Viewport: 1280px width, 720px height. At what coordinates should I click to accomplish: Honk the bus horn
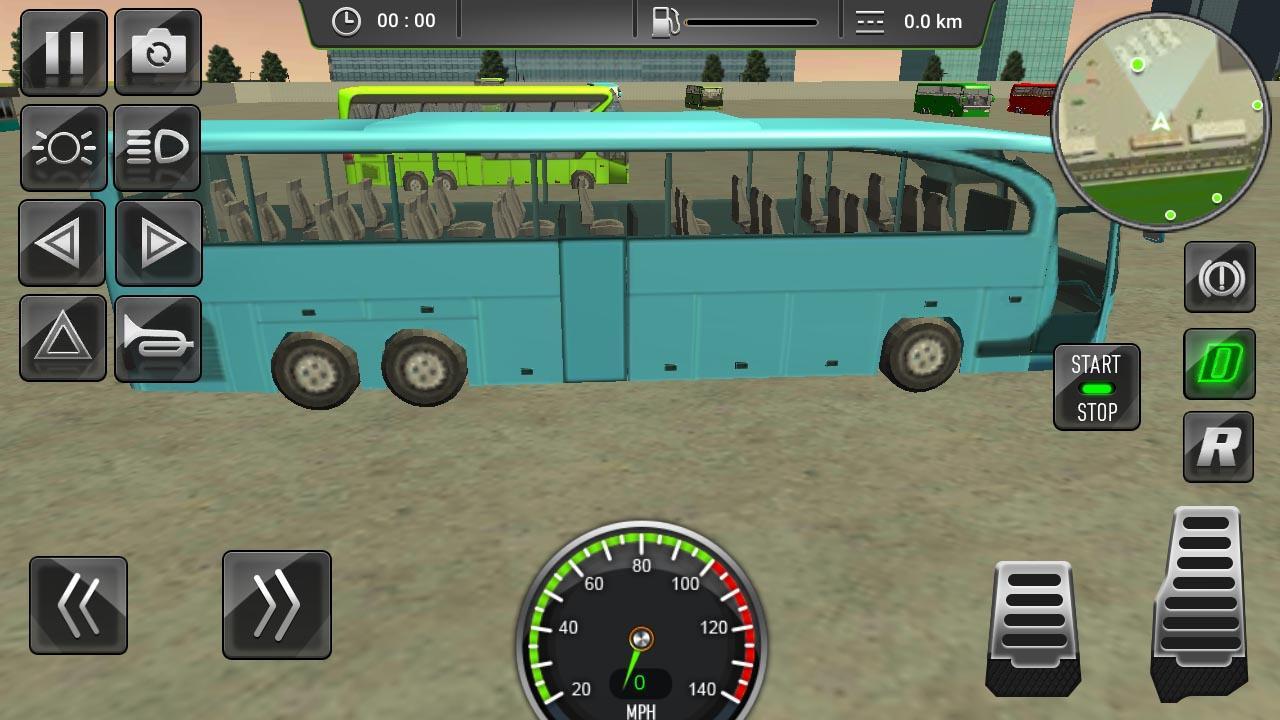tap(159, 339)
